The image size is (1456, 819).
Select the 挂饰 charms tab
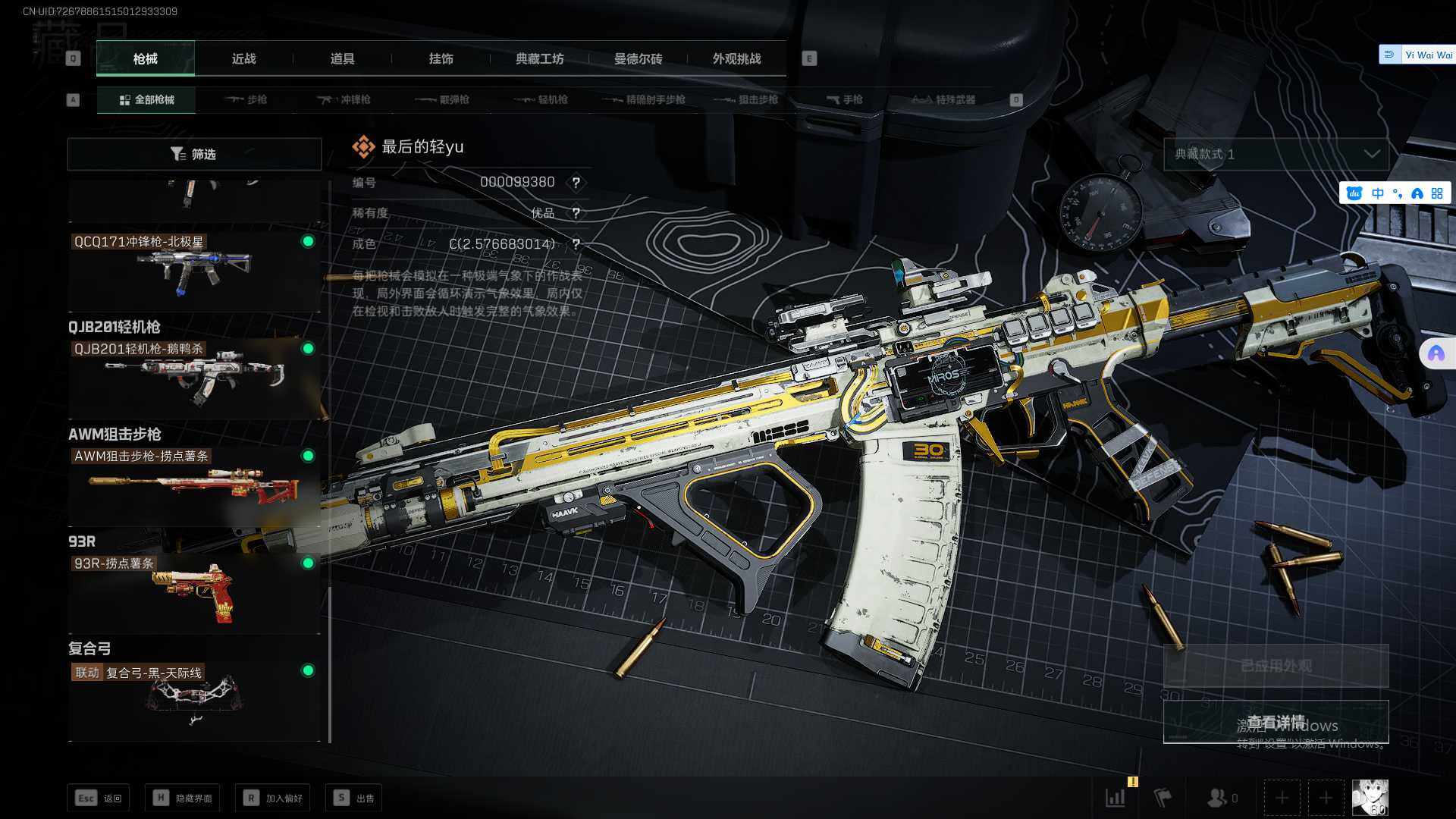pyautogui.click(x=441, y=58)
